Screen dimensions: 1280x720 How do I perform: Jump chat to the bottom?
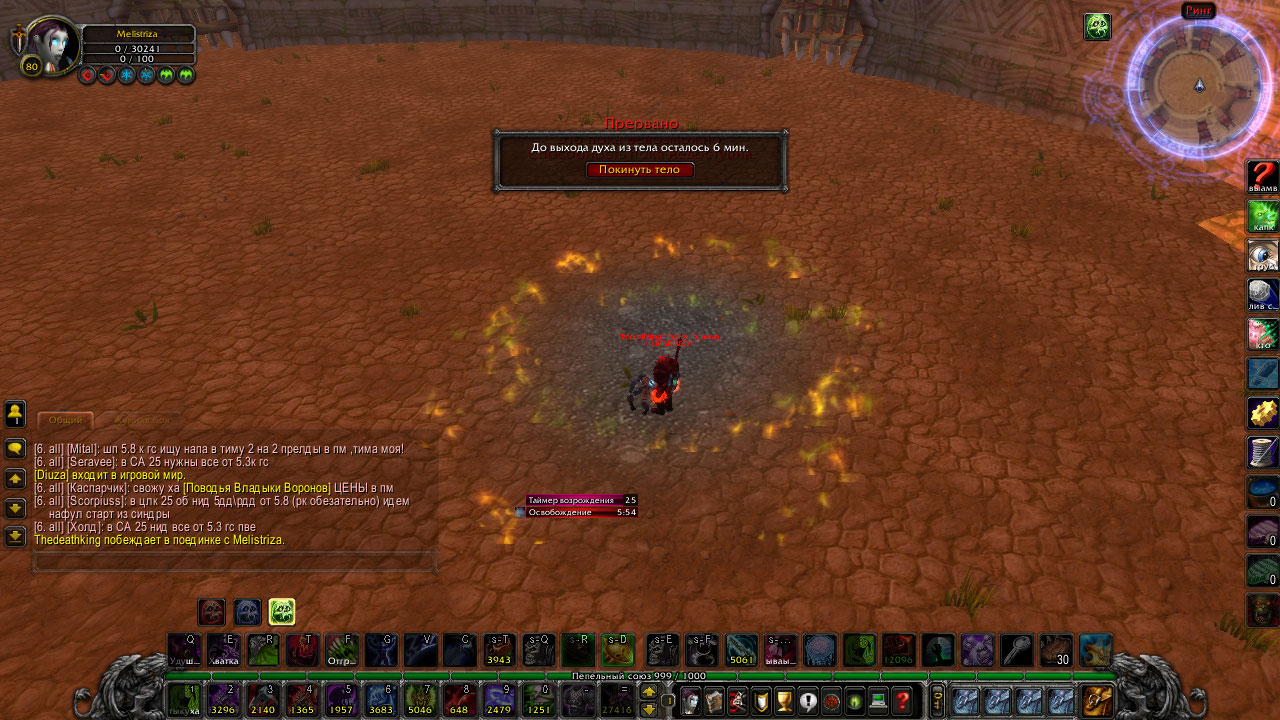coord(15,537)
